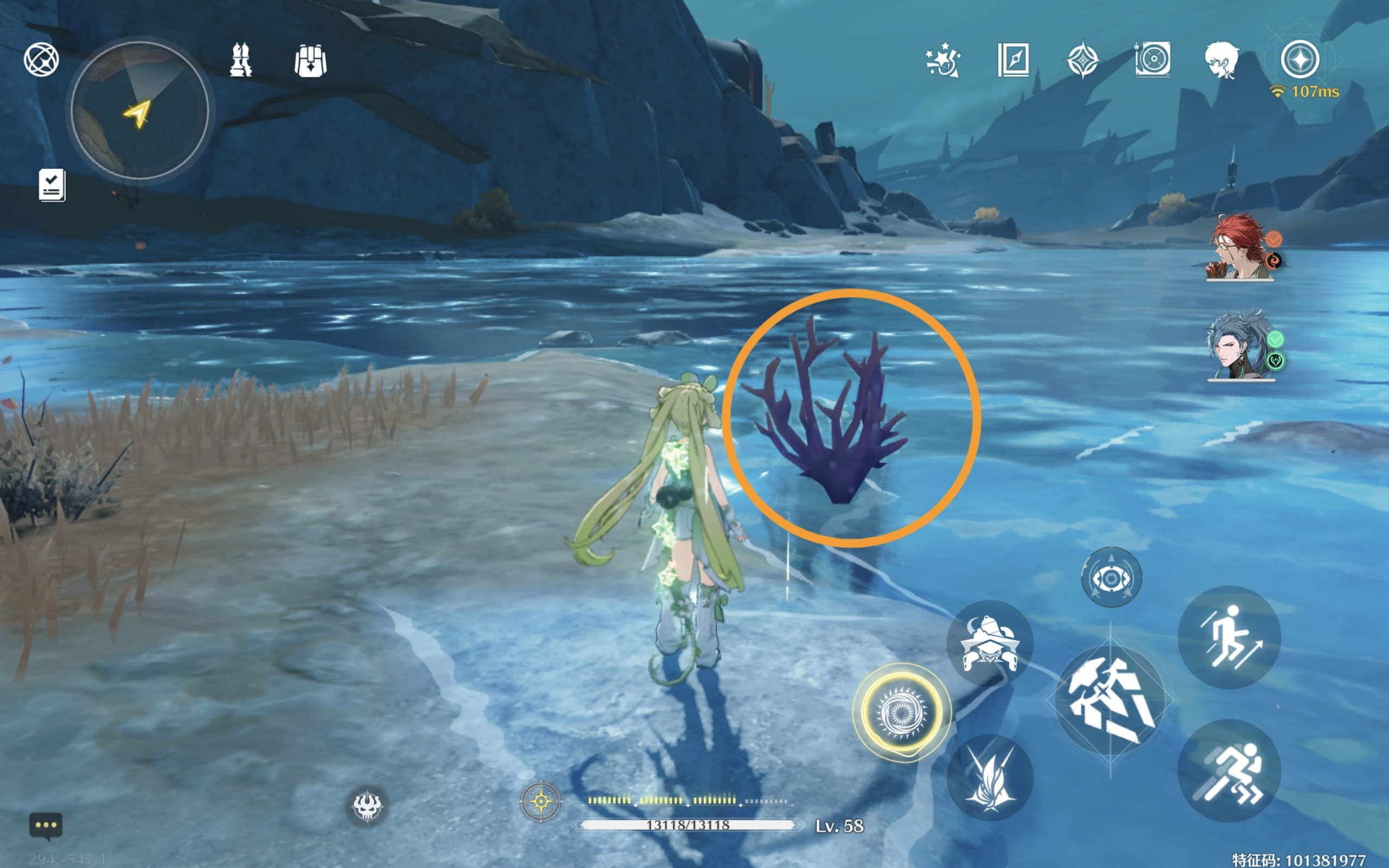Image resolution: width=1389 pixels, height=868 pixels.
Task: Trigger the basic attack button
Action: click(1111, 700)
